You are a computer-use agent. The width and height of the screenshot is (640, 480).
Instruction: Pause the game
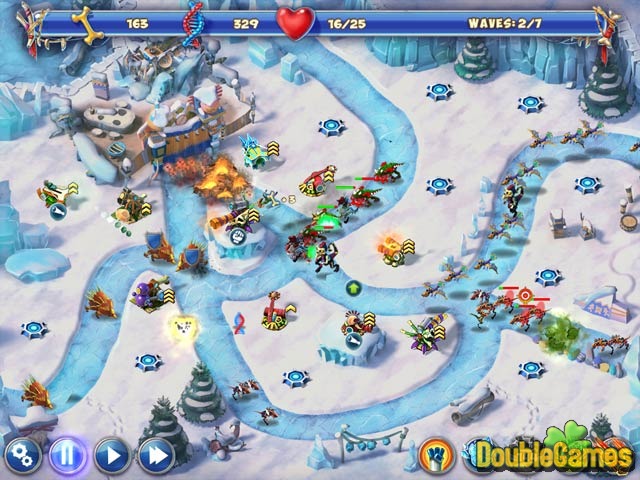point(67,456)
